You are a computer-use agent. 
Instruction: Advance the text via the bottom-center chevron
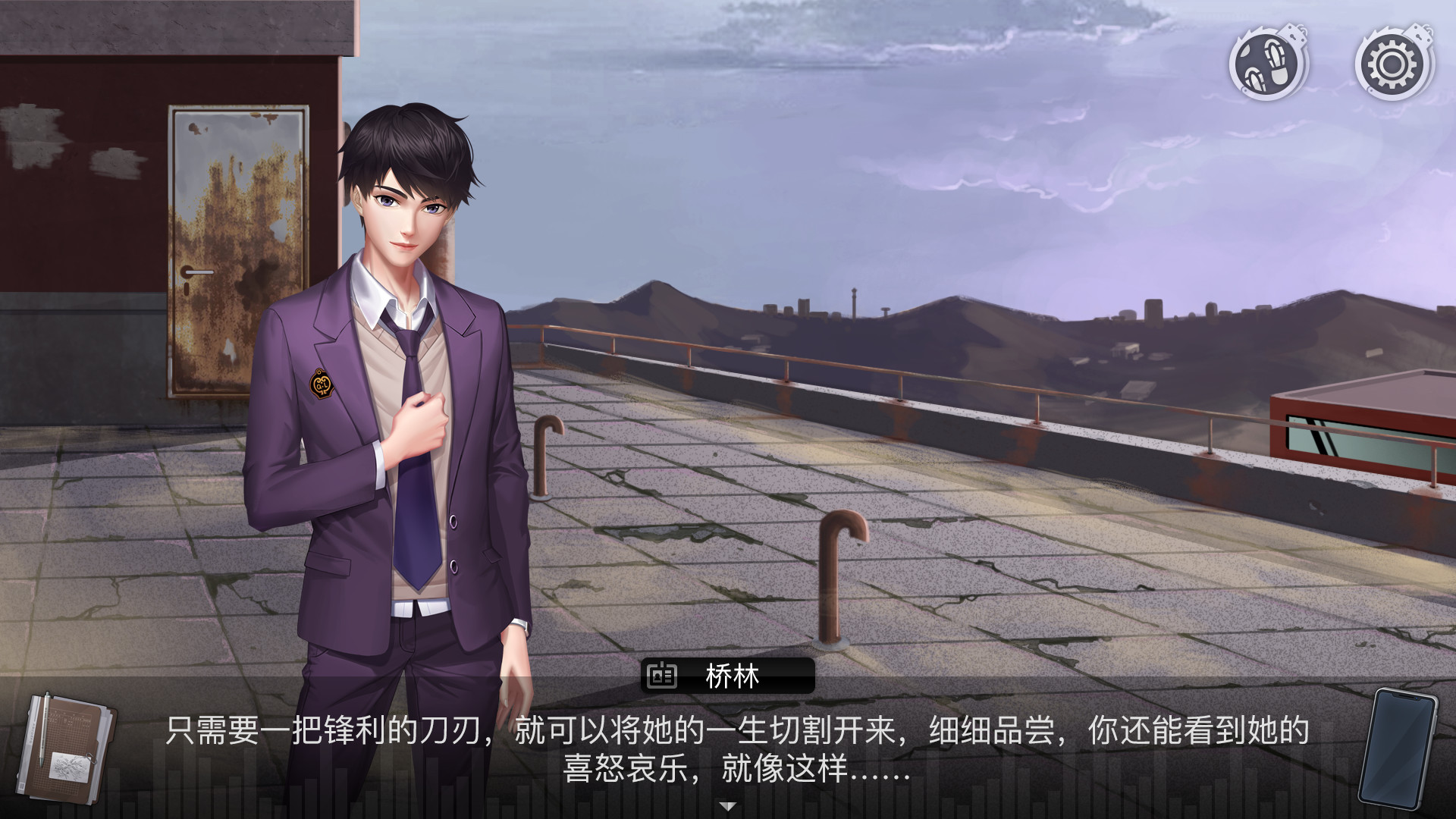pyautogui.click(x=728, y=805)
